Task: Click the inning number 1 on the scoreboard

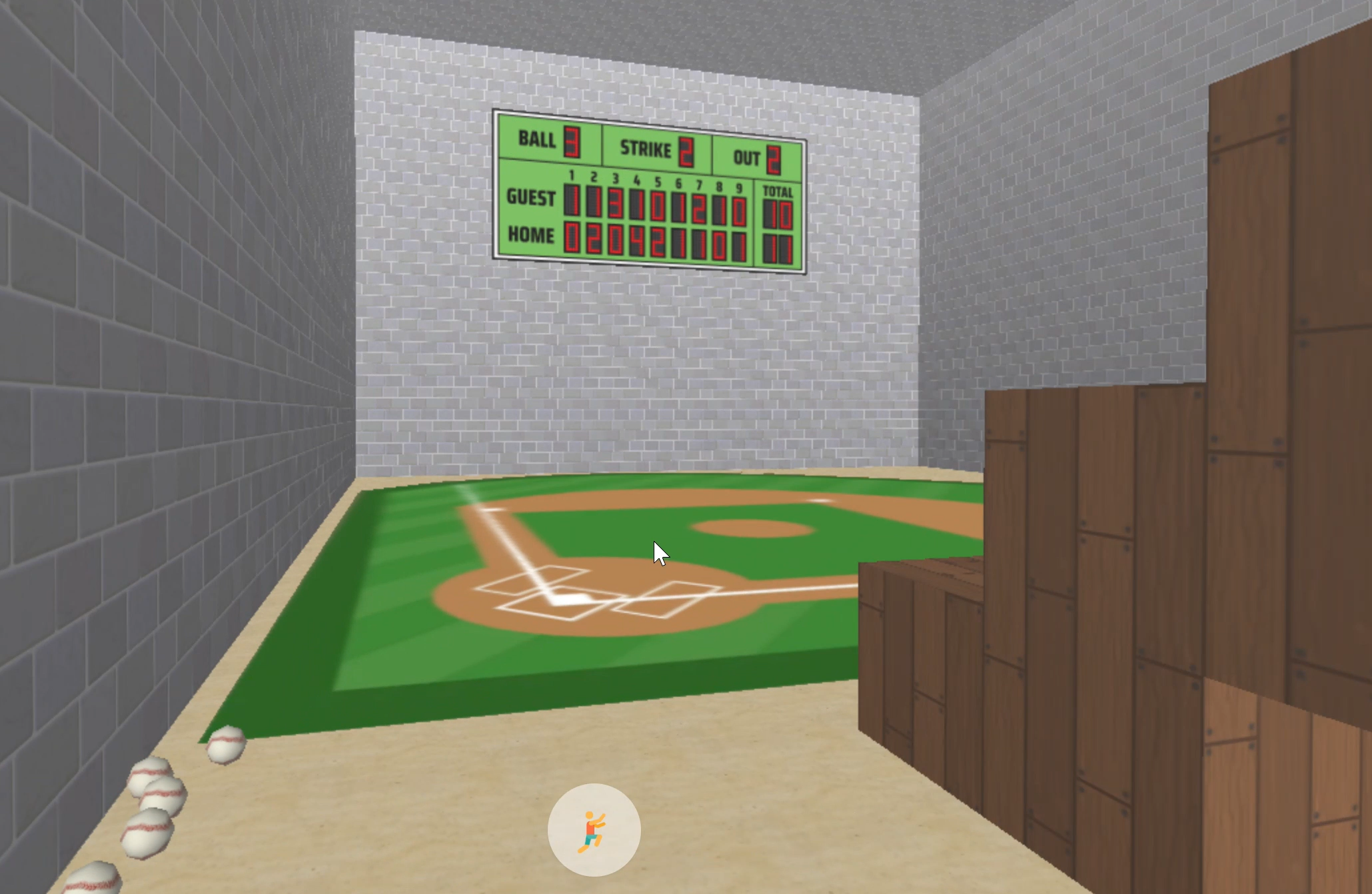Action: 572,176
